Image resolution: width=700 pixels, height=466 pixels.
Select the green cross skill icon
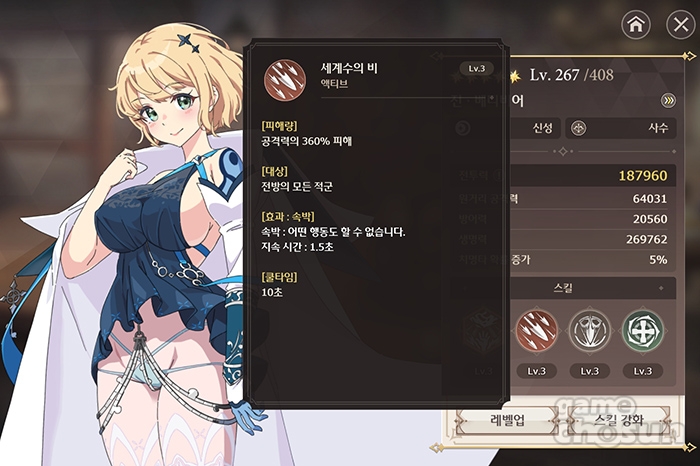click(641, 332)
